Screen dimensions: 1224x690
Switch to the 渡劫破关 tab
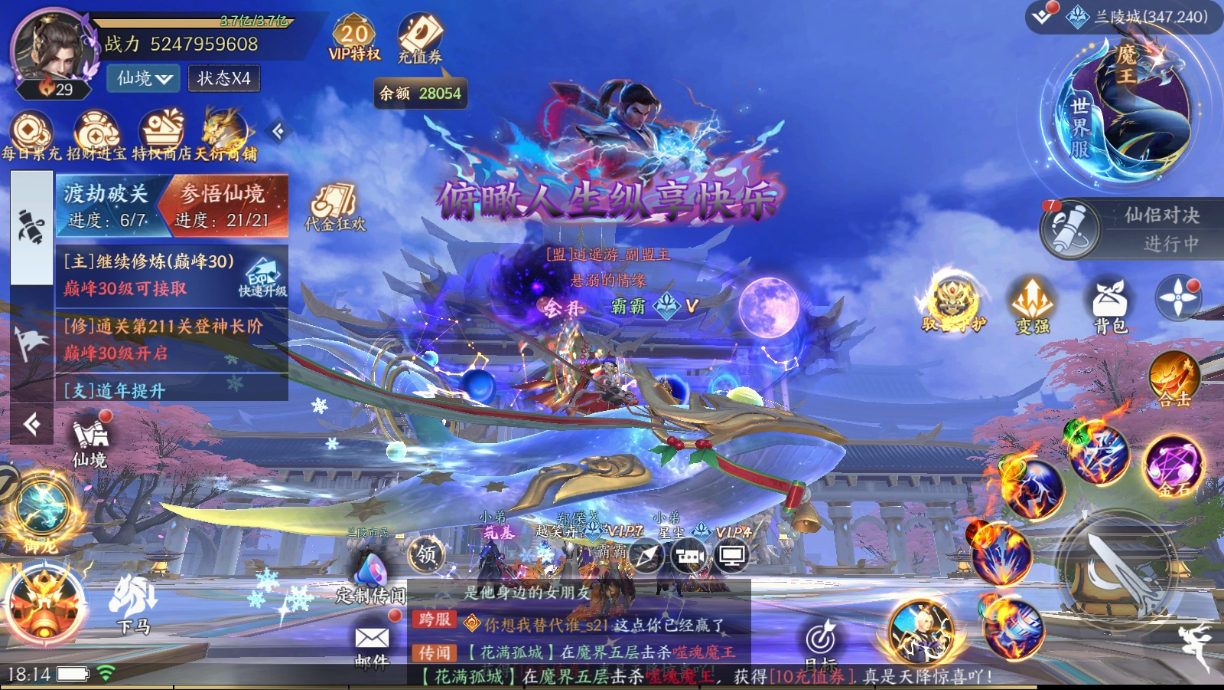point(106,204)
